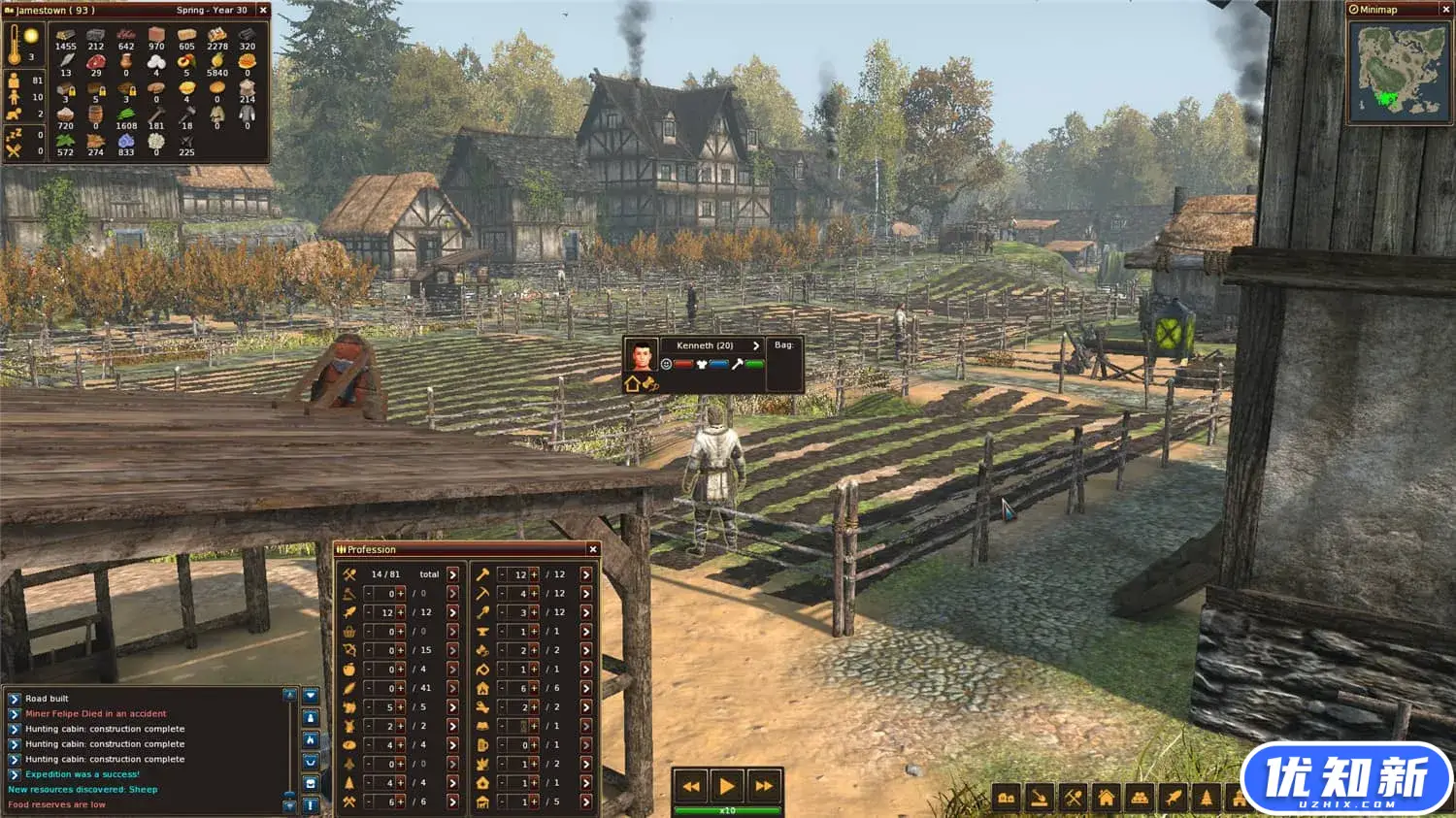
Task: Increase pickaxe miner workers by one
Action: 533,593
